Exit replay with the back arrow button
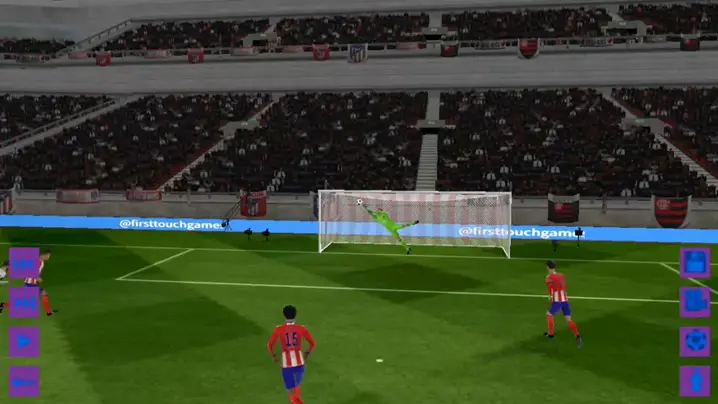Viewport: 718px width, 404px height. pos(24,381)
